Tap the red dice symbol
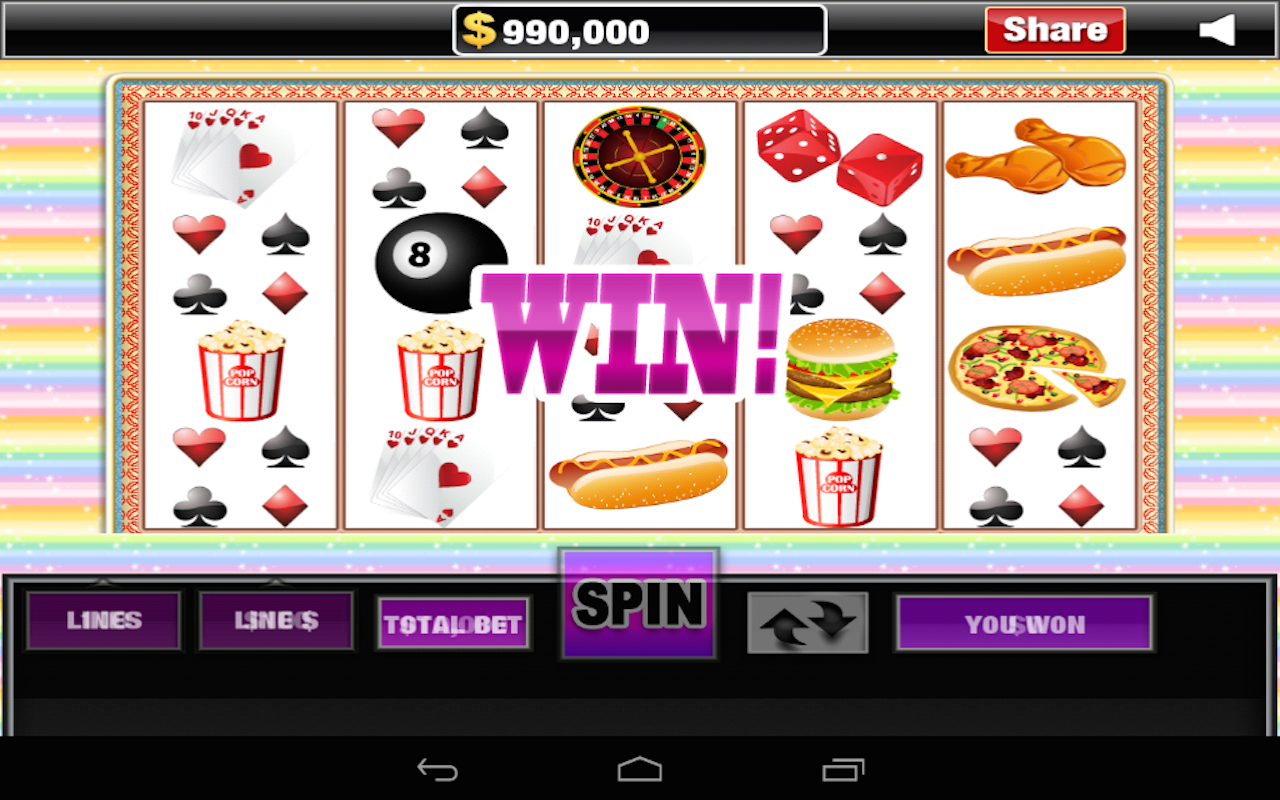This screenshot has width=1280, height=800. tap(838, 160)
